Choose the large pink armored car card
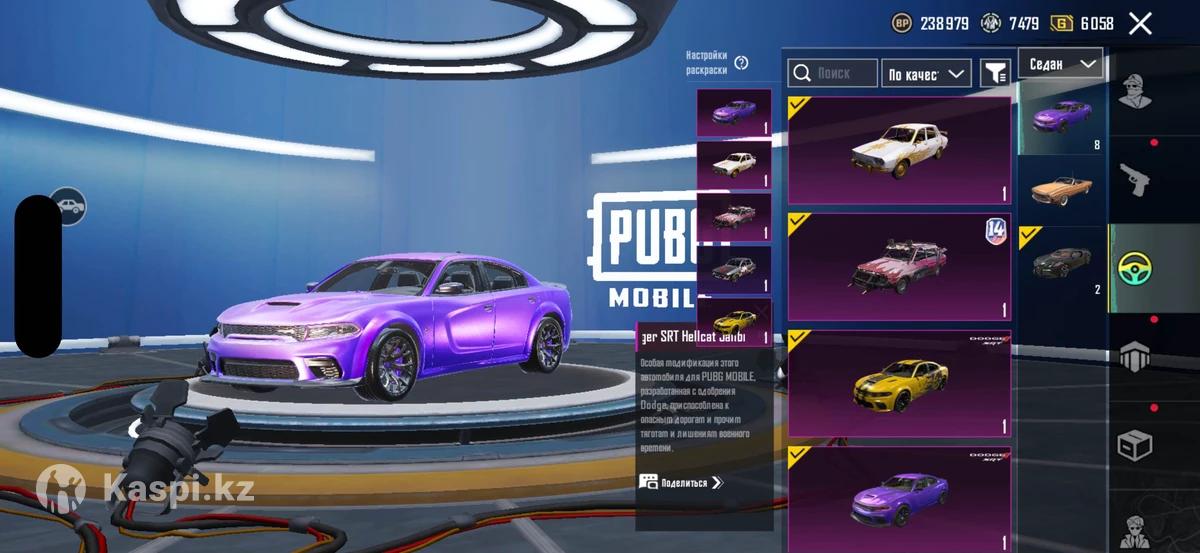 coord(899,267)
